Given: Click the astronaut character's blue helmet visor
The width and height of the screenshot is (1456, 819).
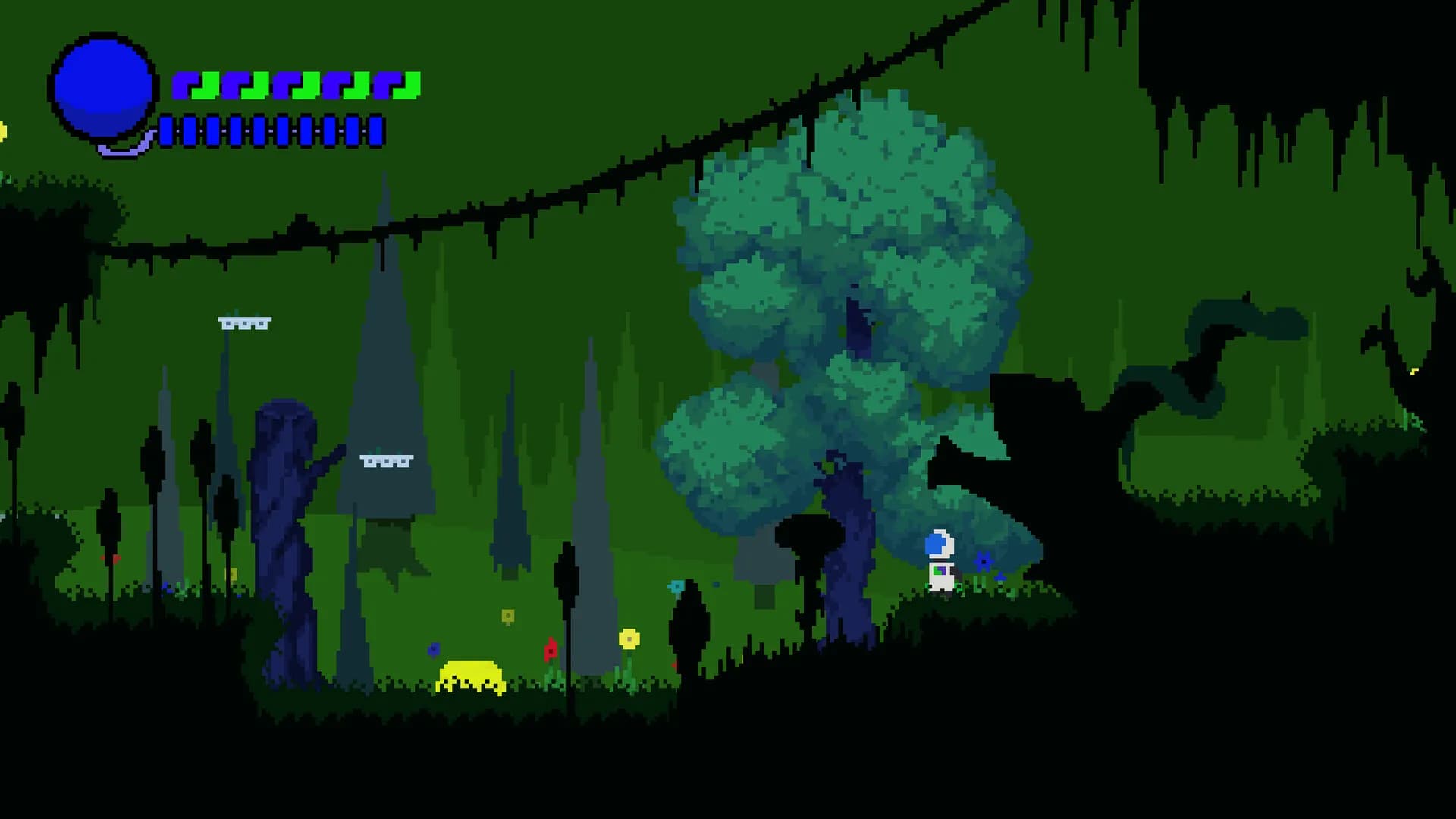Looking at the screenshot, I should (x=934, y=544).
